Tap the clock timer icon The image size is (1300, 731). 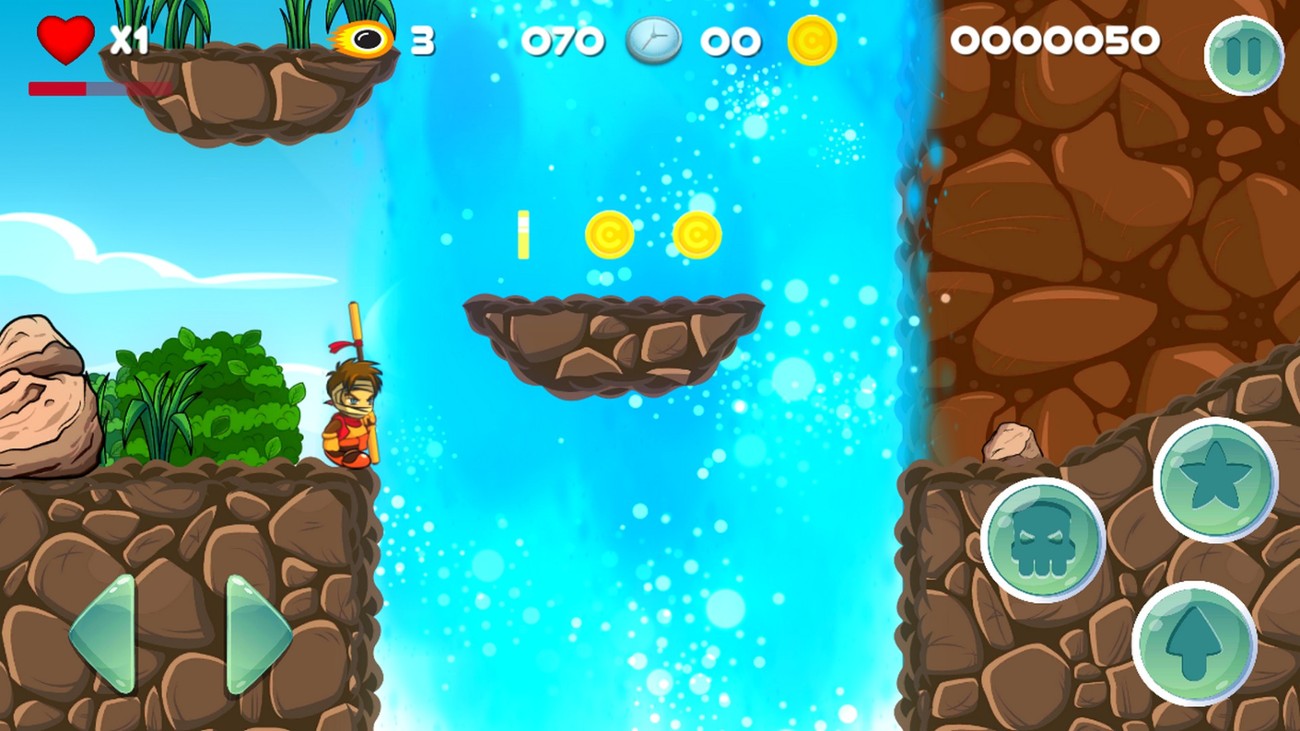tap(655, 40)
